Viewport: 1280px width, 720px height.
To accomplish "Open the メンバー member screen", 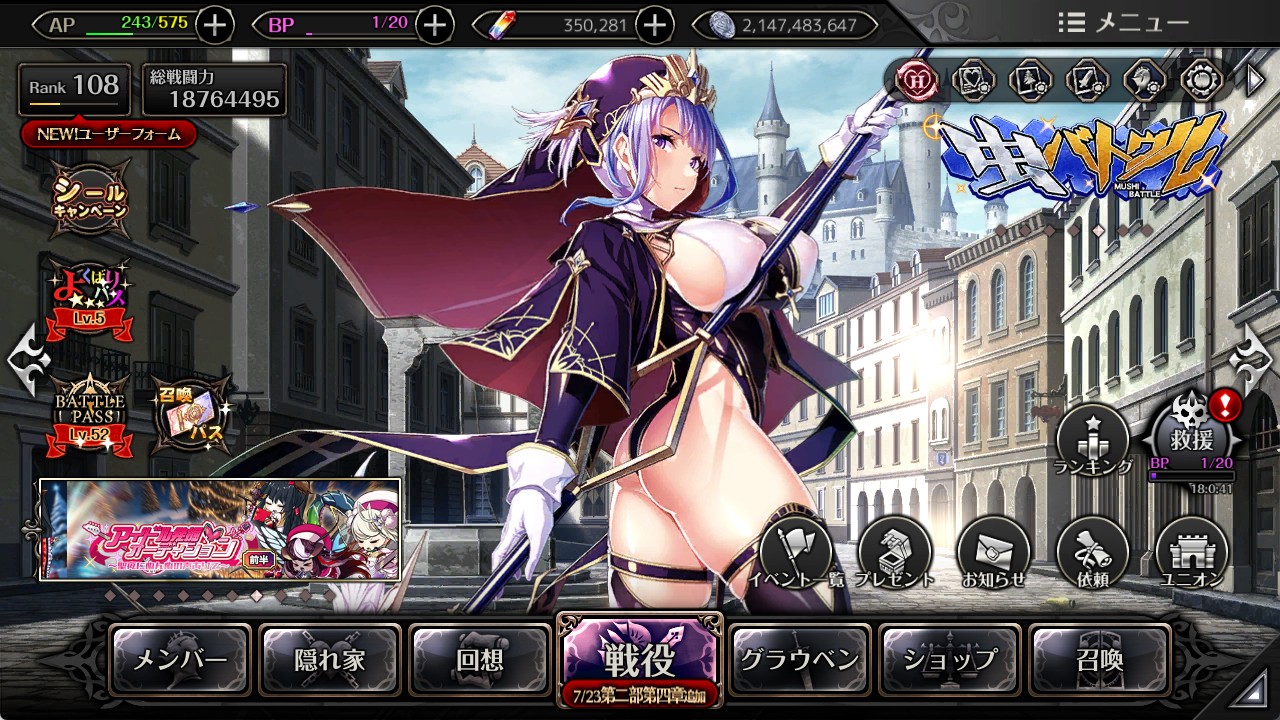I will pos(180,660).
